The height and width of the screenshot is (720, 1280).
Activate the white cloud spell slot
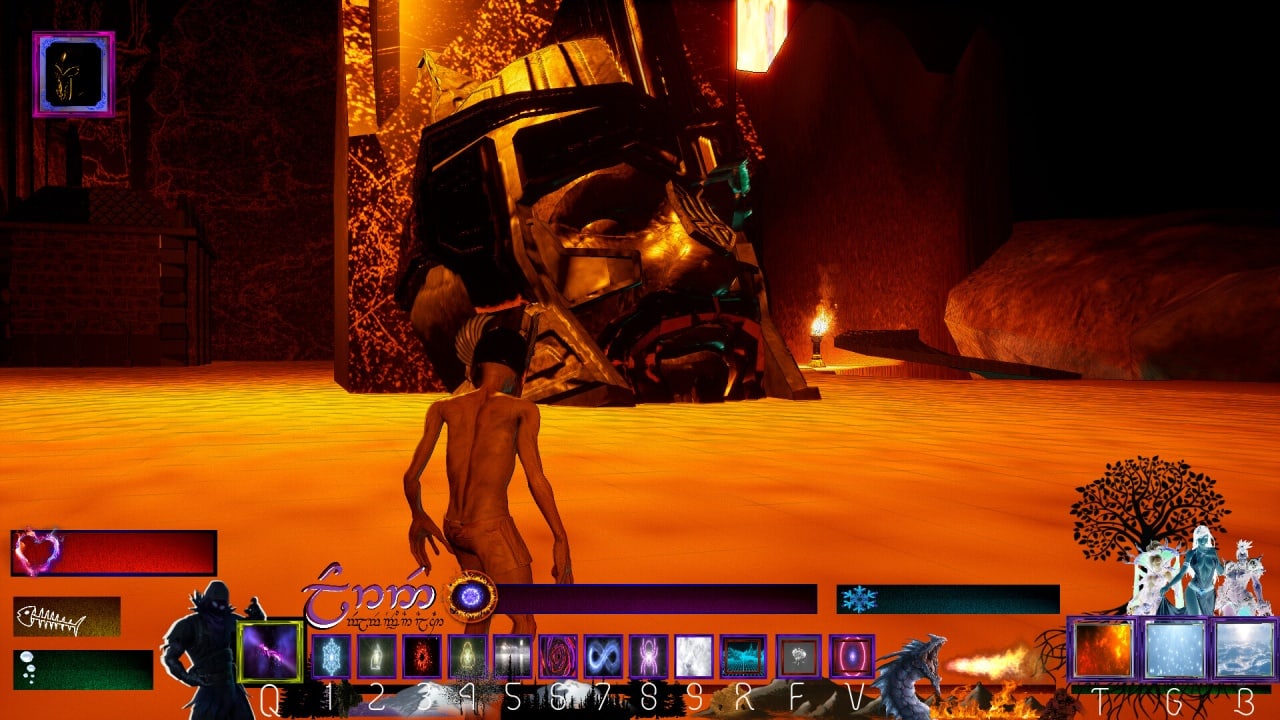click(x=694, y=657)
